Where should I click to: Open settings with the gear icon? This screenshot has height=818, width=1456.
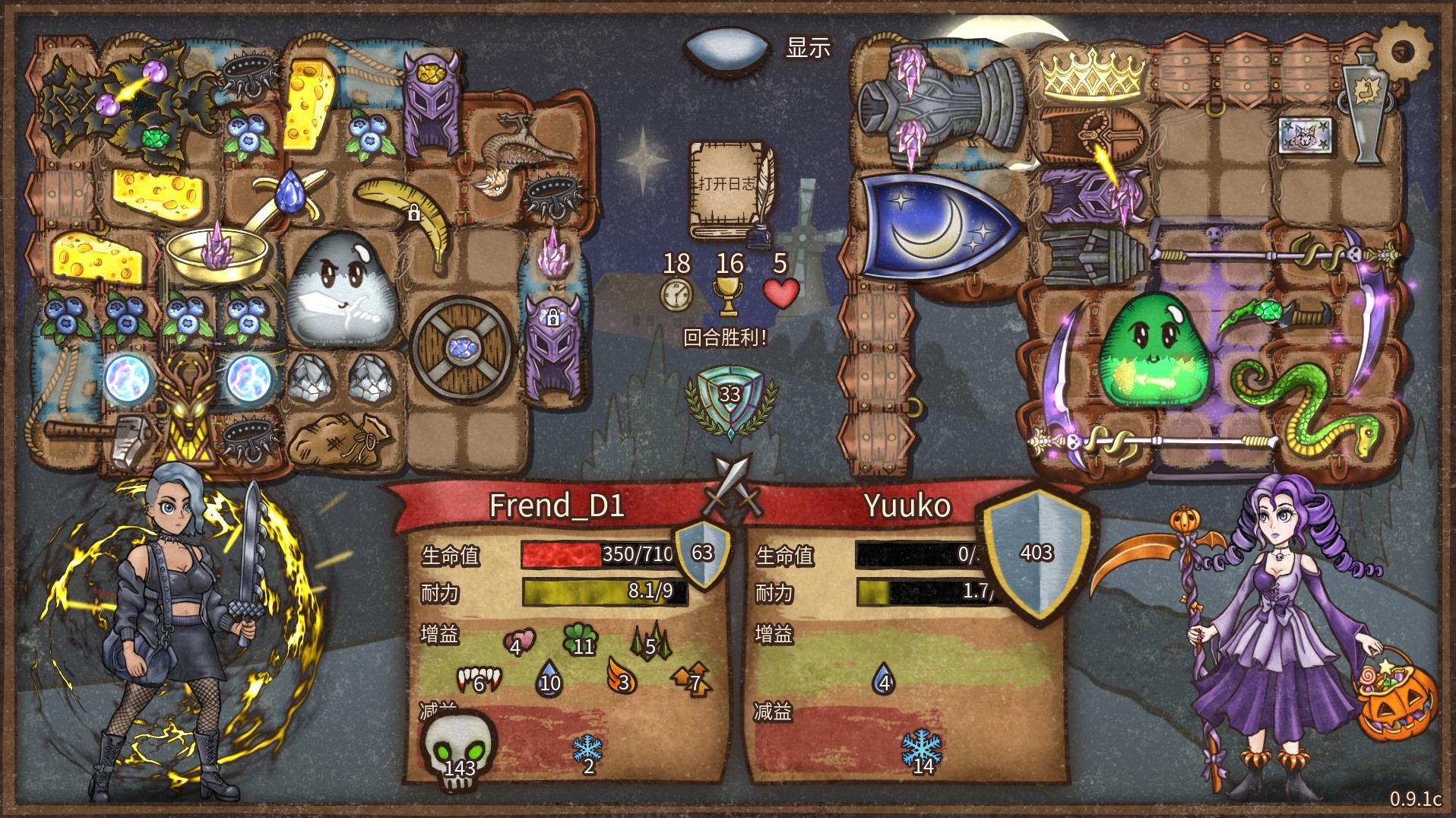click(1403, 50)
